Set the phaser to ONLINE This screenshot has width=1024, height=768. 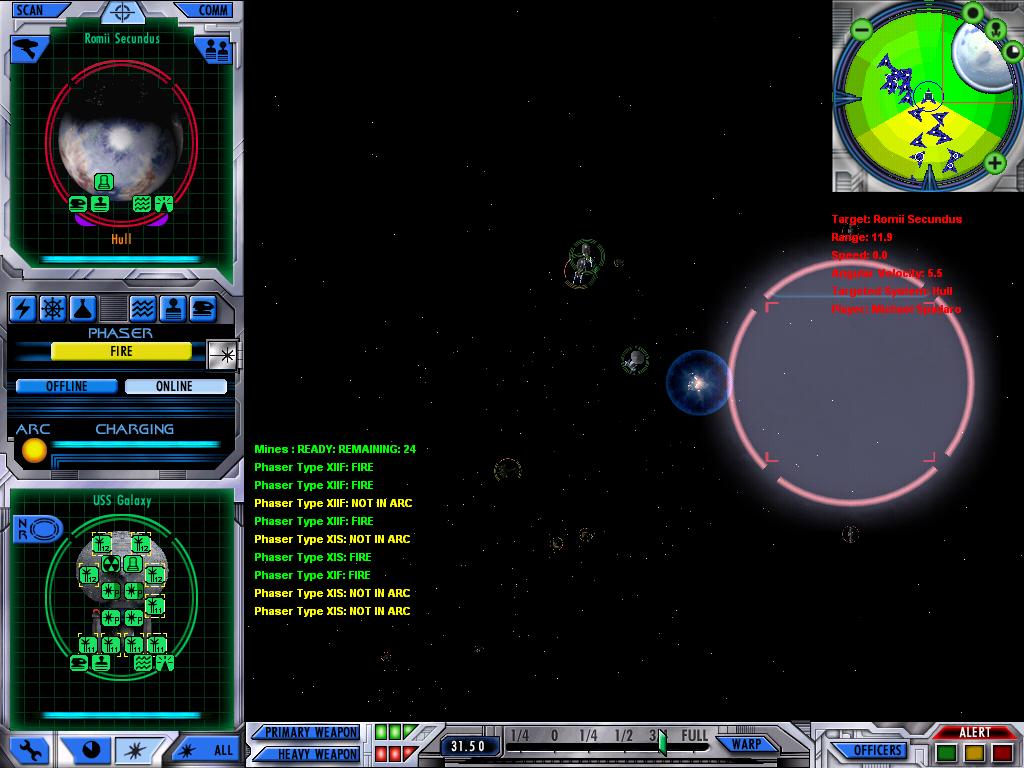(x=175, y=386)
